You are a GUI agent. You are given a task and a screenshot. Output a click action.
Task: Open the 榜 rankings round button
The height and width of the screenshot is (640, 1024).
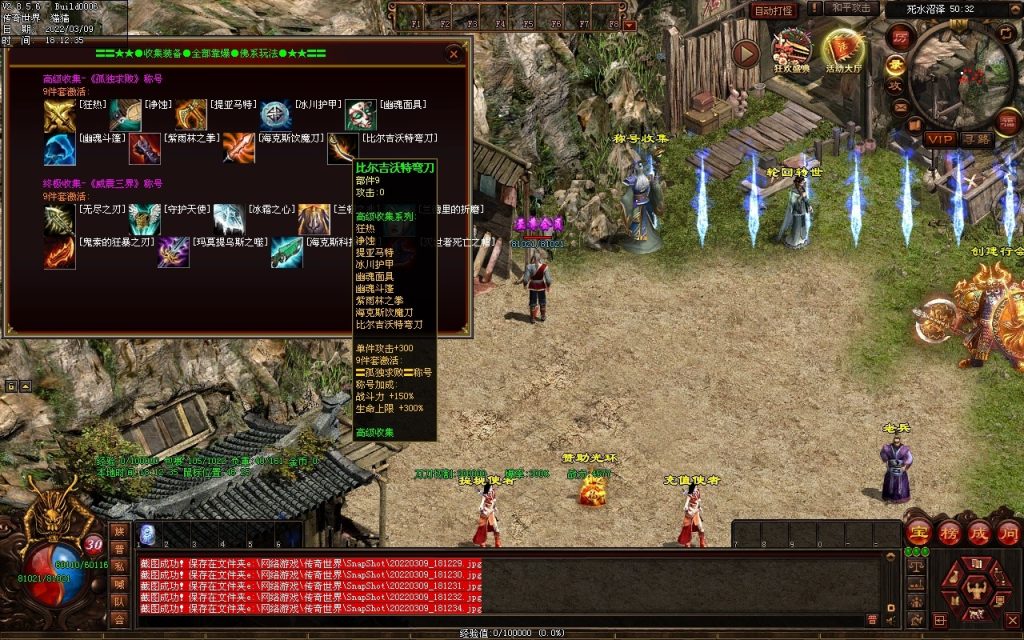point(948,533)
